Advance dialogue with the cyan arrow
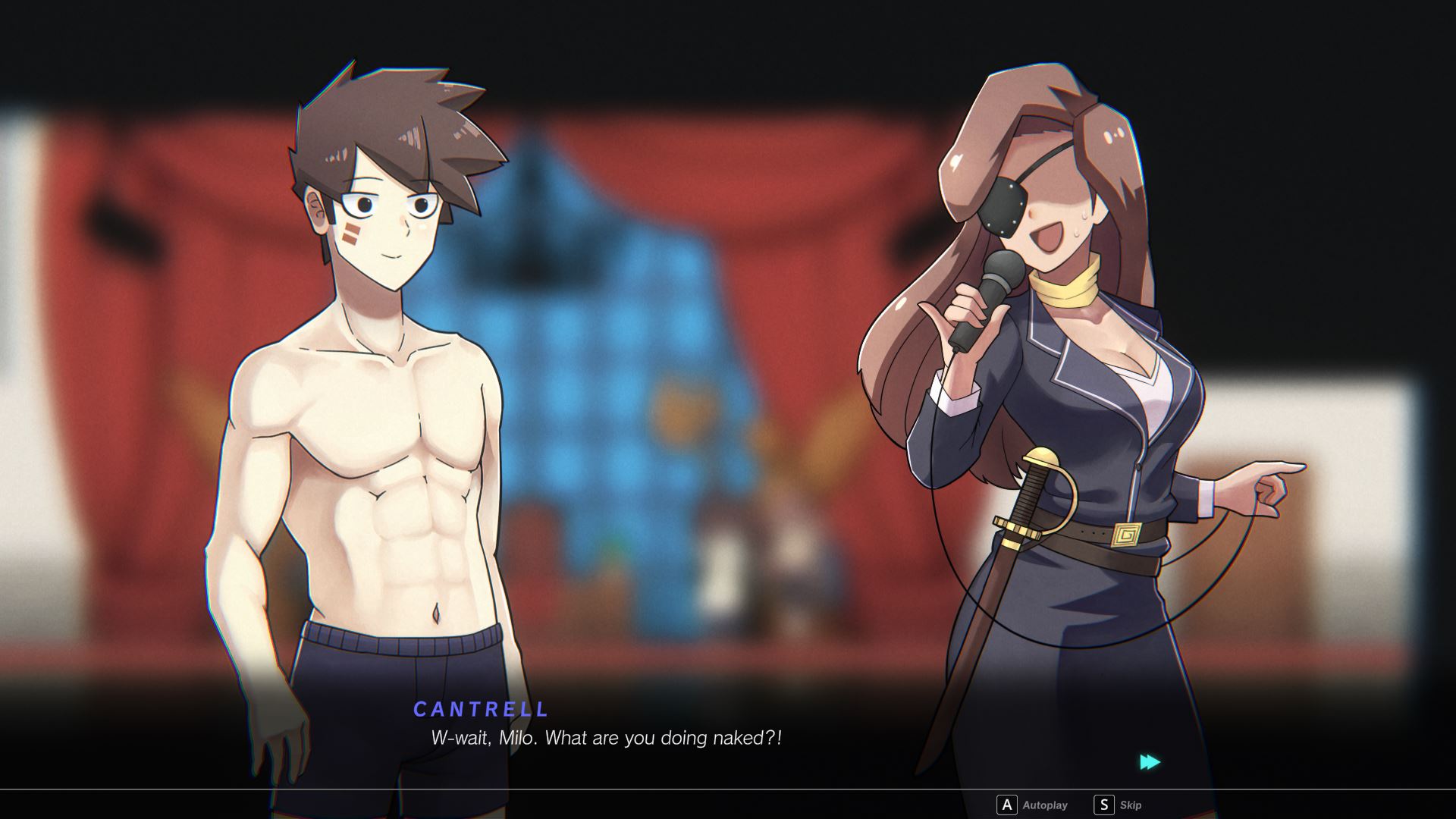1456x819 pixels. pyautogui.click(x=1150, y=762)
